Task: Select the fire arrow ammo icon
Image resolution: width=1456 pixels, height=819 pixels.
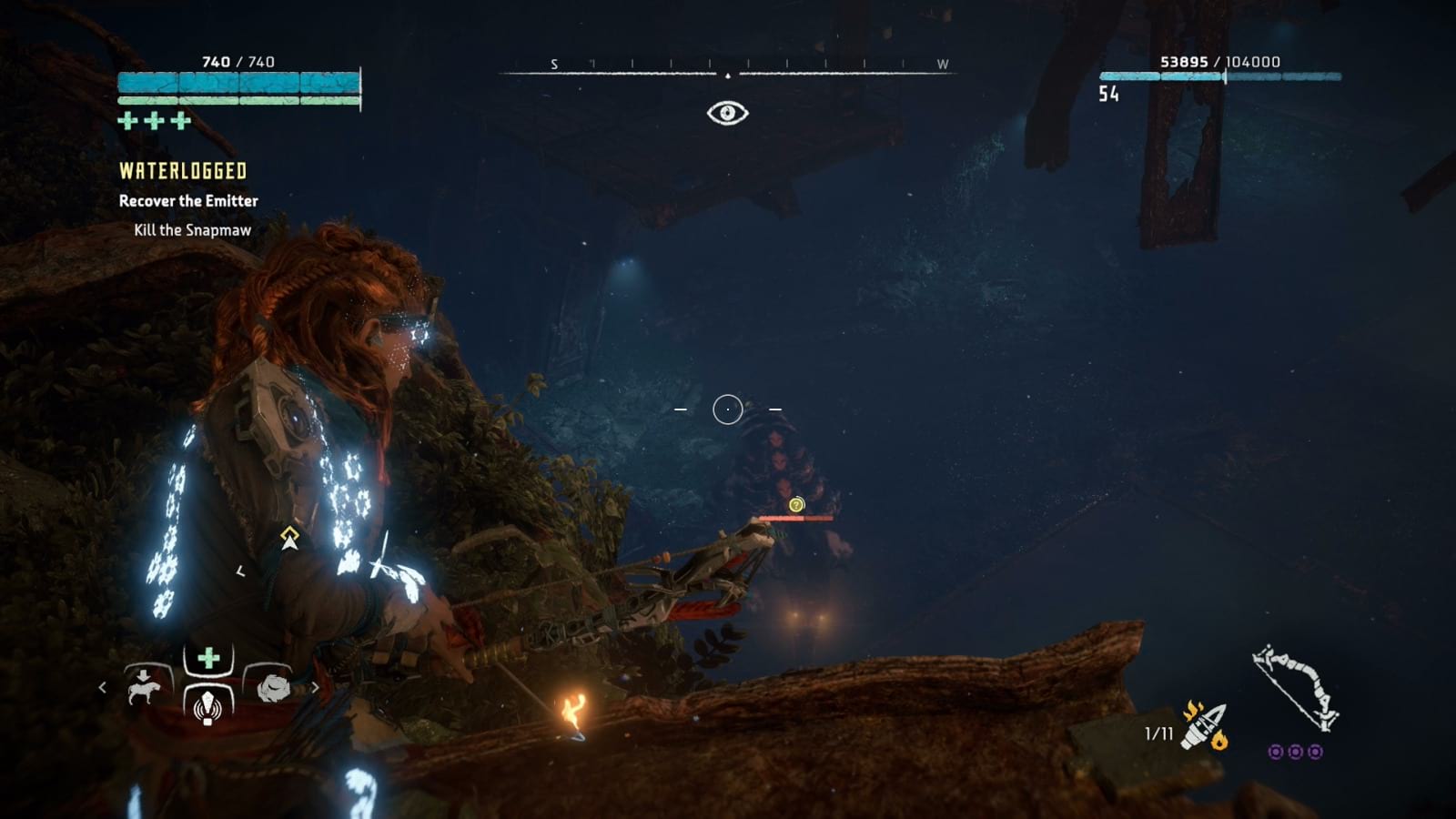Action: pyautogui.click(x=1204, y=726)
